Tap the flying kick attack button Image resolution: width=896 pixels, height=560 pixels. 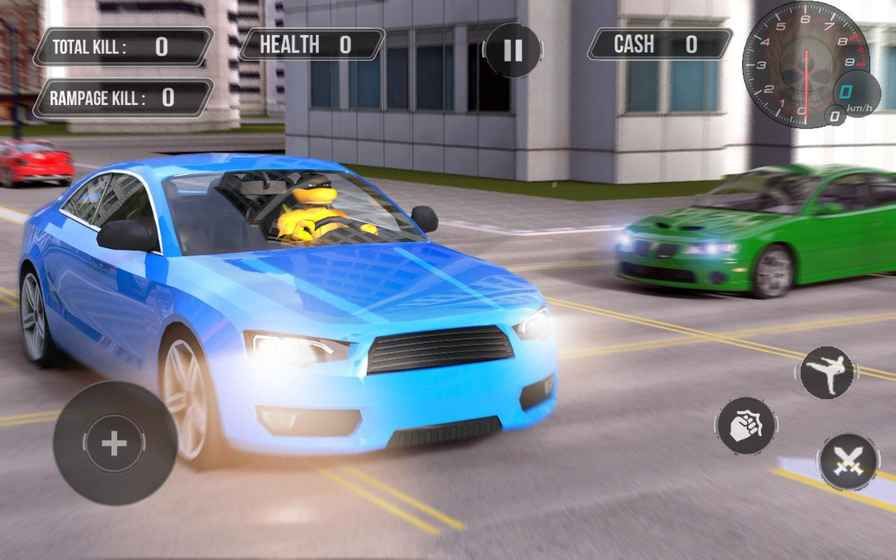826,373
